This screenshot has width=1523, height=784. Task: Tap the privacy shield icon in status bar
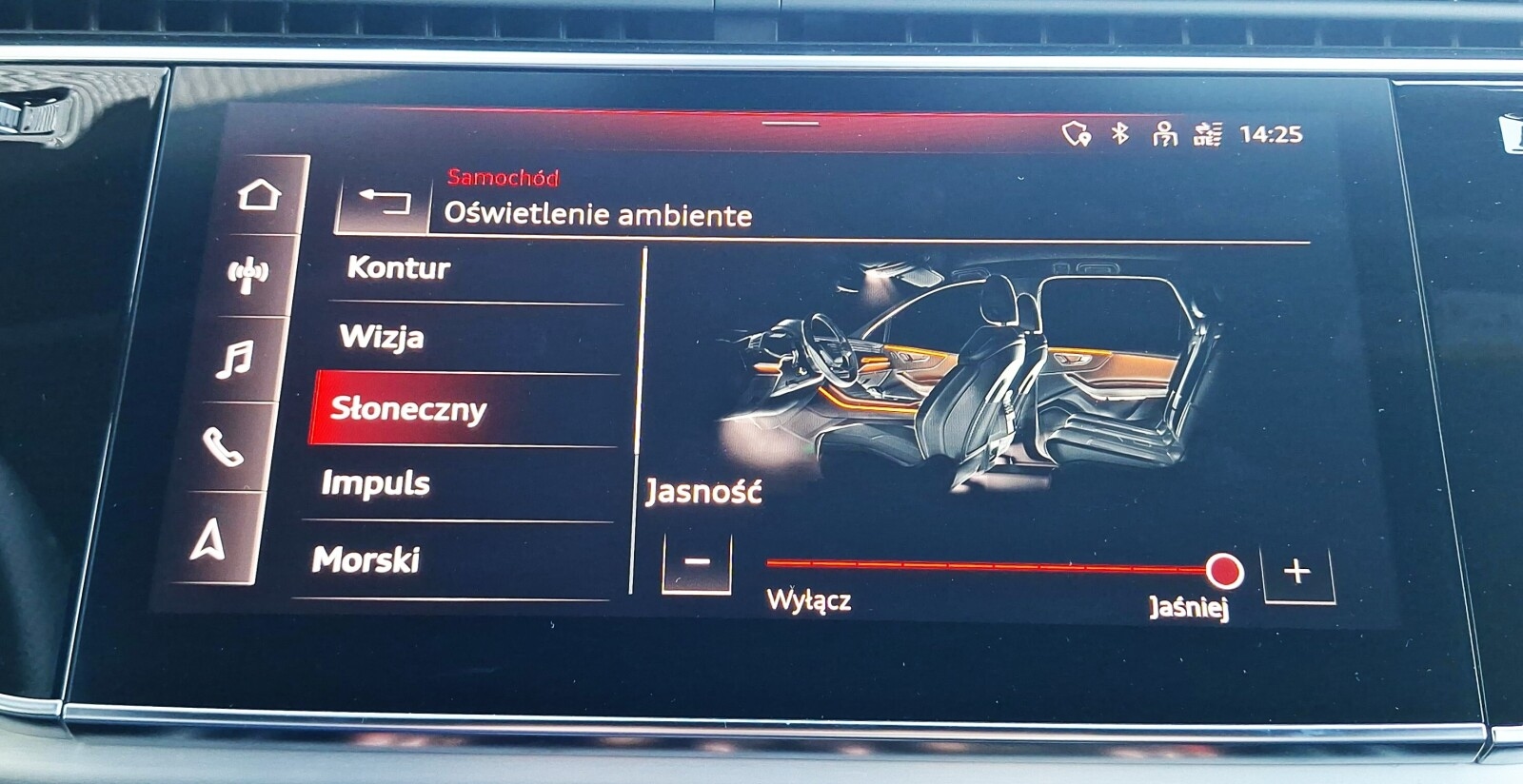(1078, 134)
